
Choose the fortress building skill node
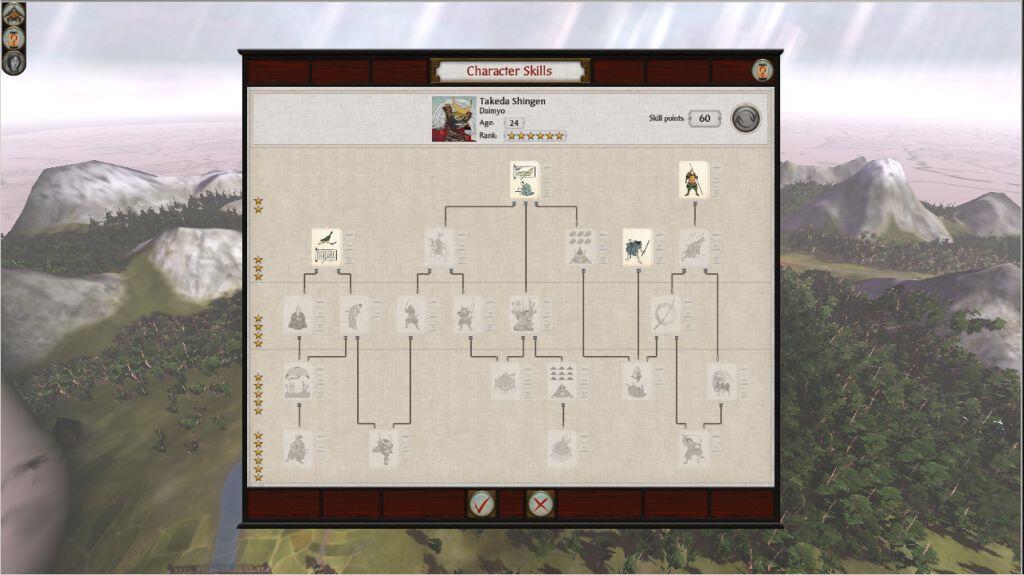coord(506,381)
